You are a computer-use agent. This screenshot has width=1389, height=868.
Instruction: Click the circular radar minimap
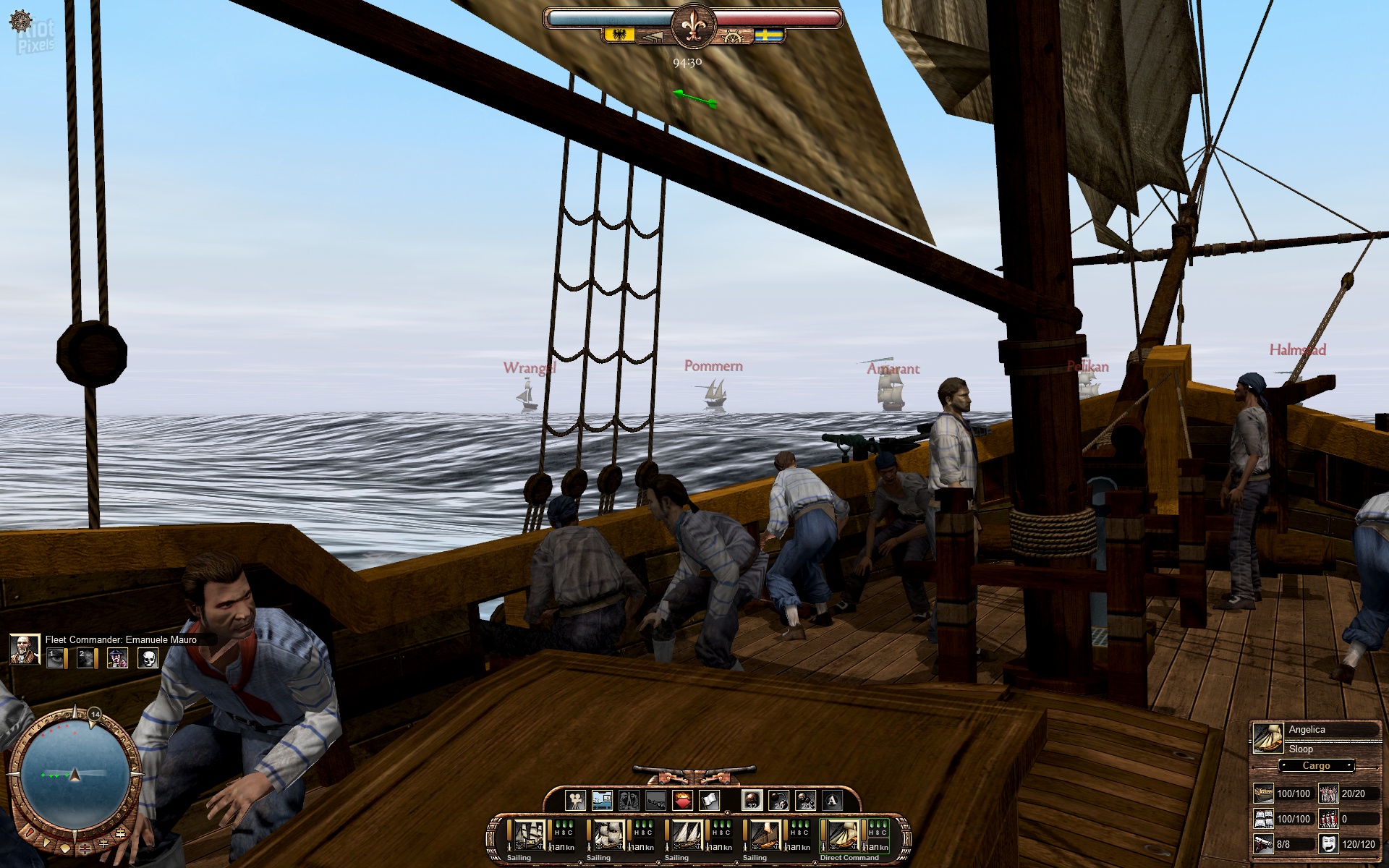coord(74,775)
